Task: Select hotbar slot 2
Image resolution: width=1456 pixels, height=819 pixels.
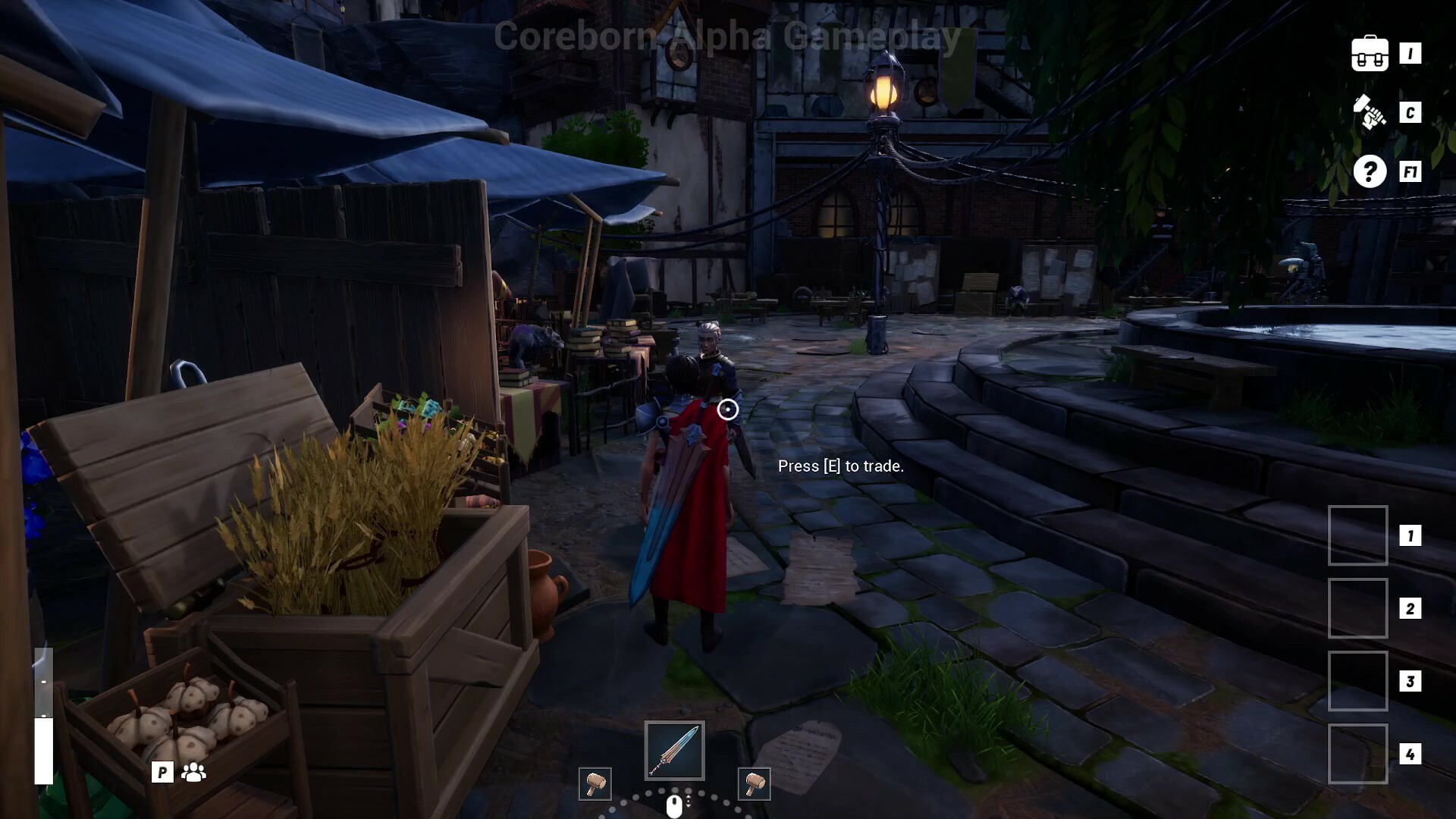Action: coord(1358,608)
